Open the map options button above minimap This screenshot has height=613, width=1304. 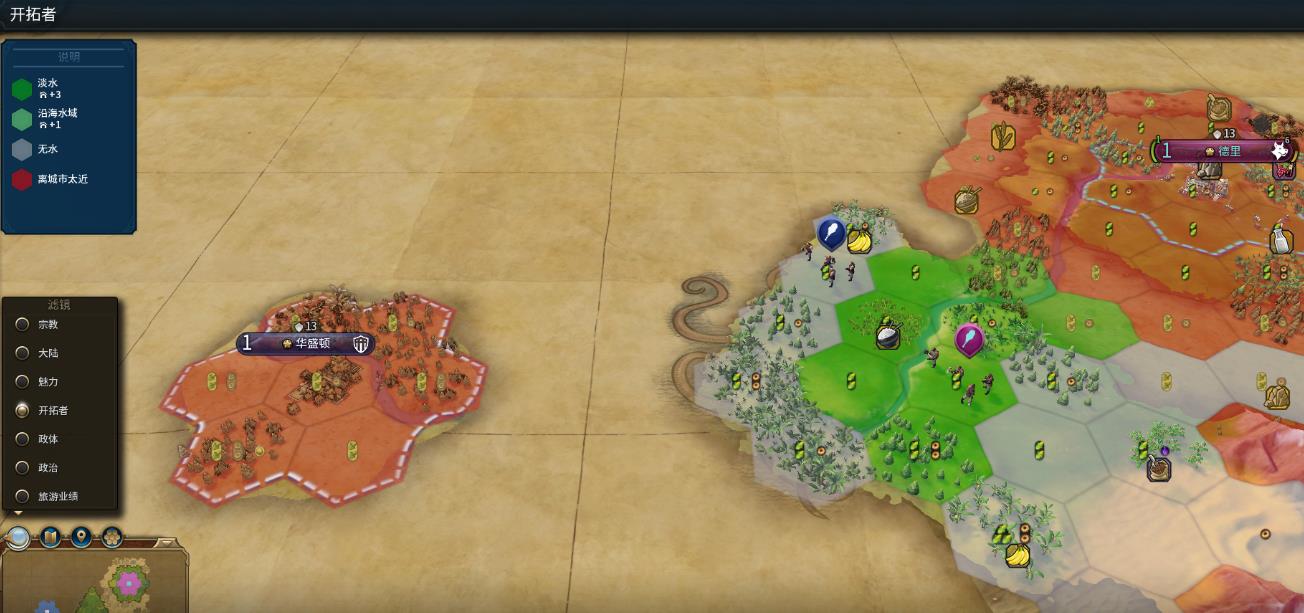[x=50, y=538]
